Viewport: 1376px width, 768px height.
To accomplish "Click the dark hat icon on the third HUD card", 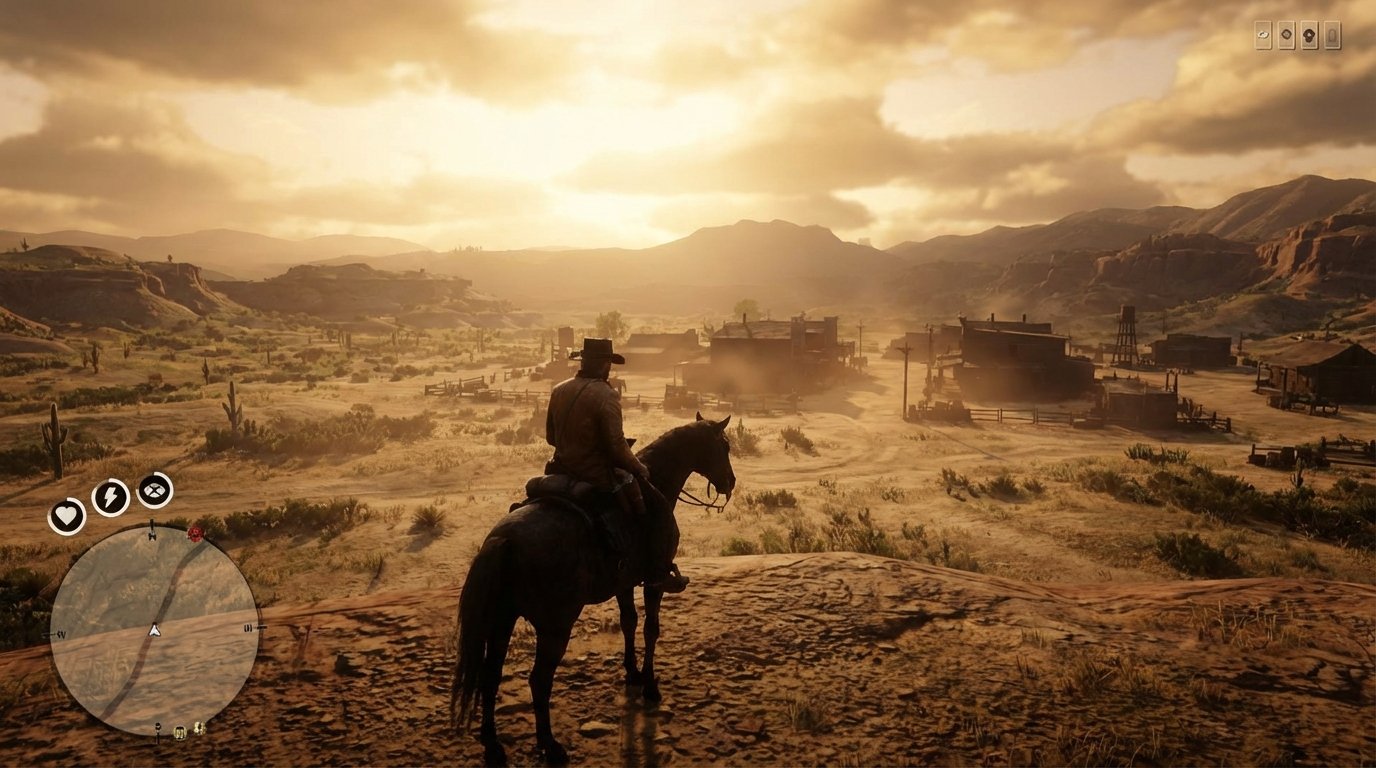I will 1310,35.
